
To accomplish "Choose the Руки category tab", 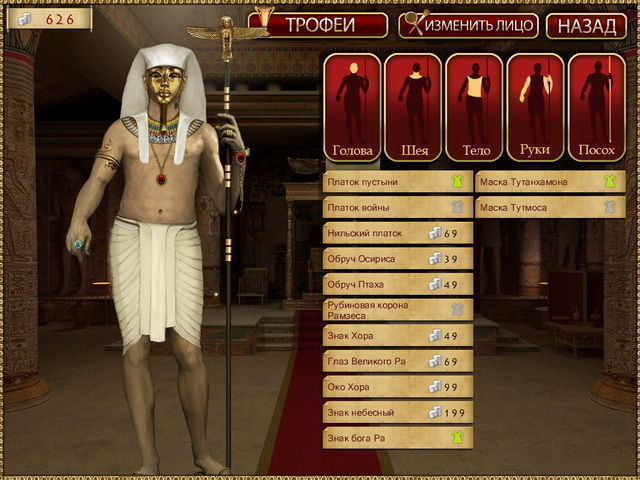I will coord(535,108).
